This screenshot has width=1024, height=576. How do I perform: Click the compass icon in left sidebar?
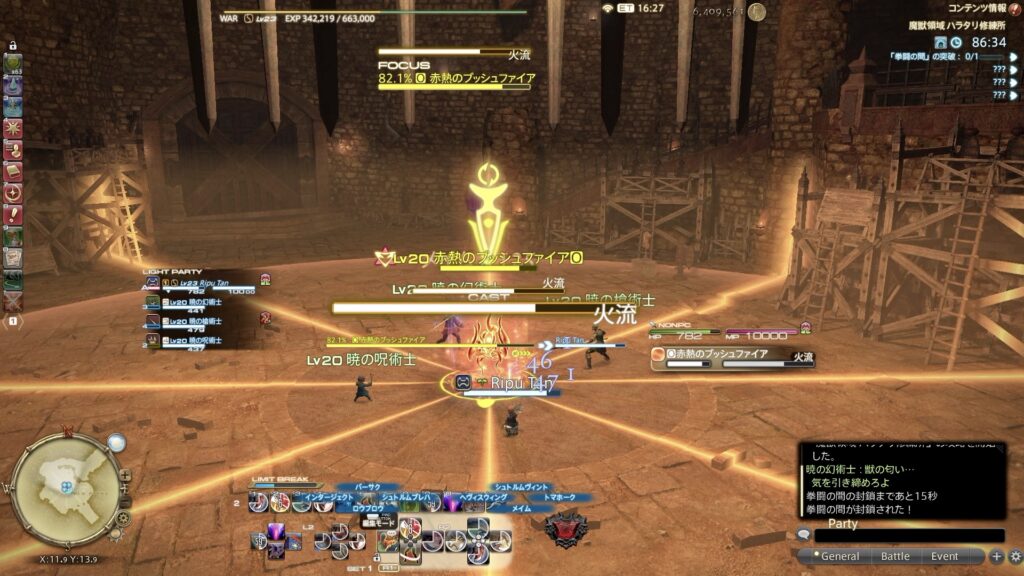(13, 193)
